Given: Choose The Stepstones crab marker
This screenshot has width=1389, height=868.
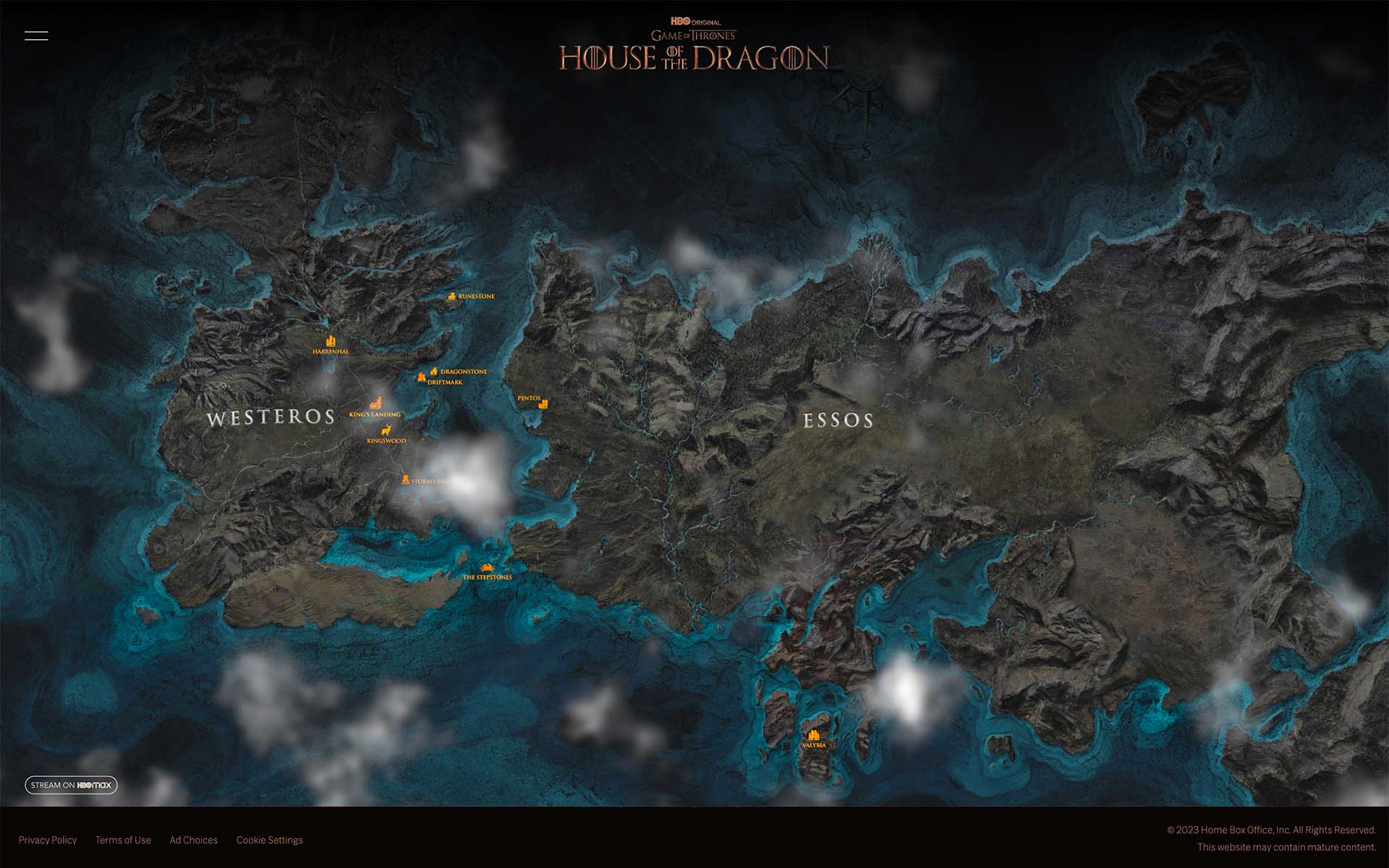Looking at the screenshot, I should [487, 568].
